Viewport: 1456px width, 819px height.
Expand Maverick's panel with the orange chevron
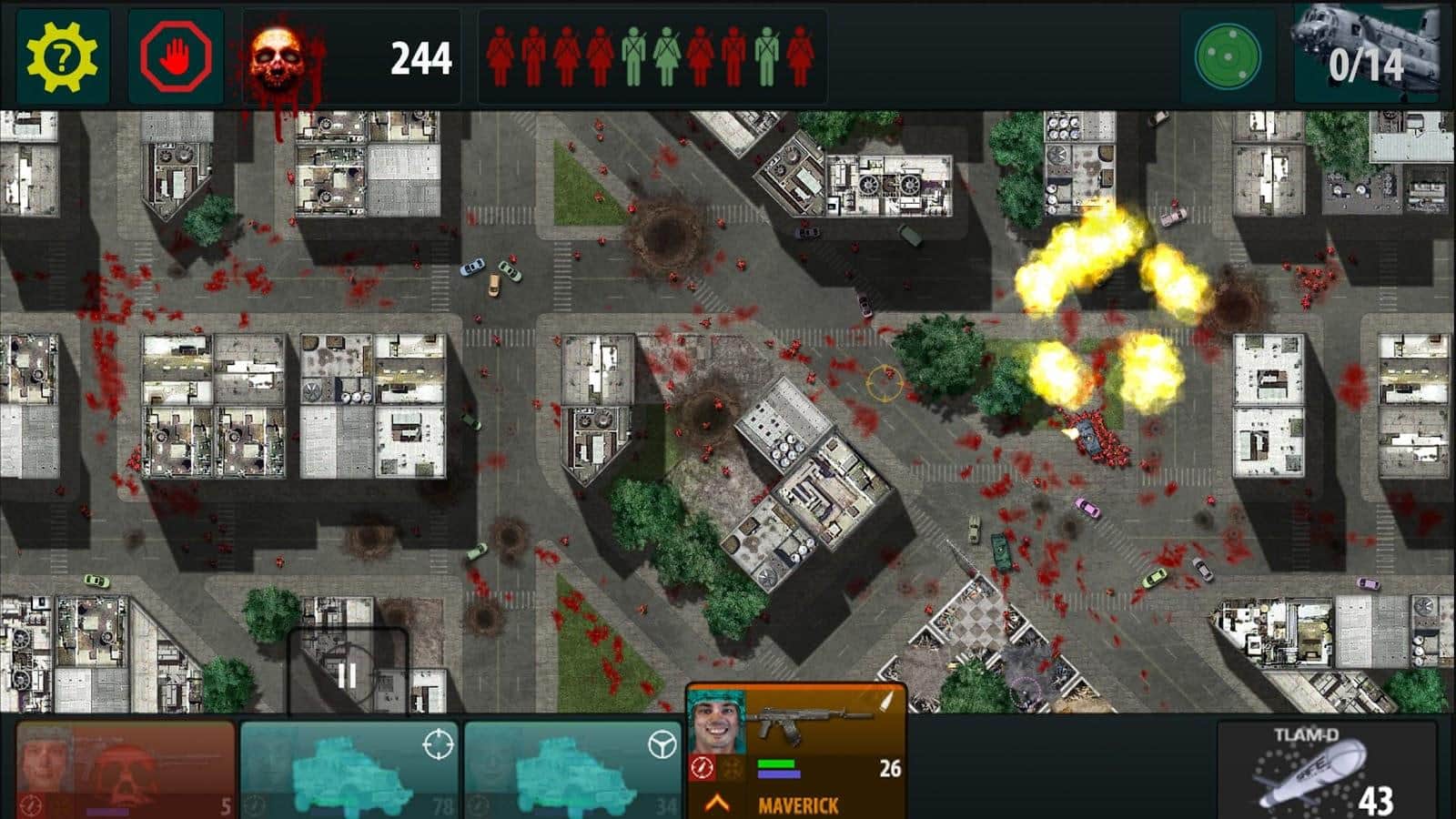point(715,803)
